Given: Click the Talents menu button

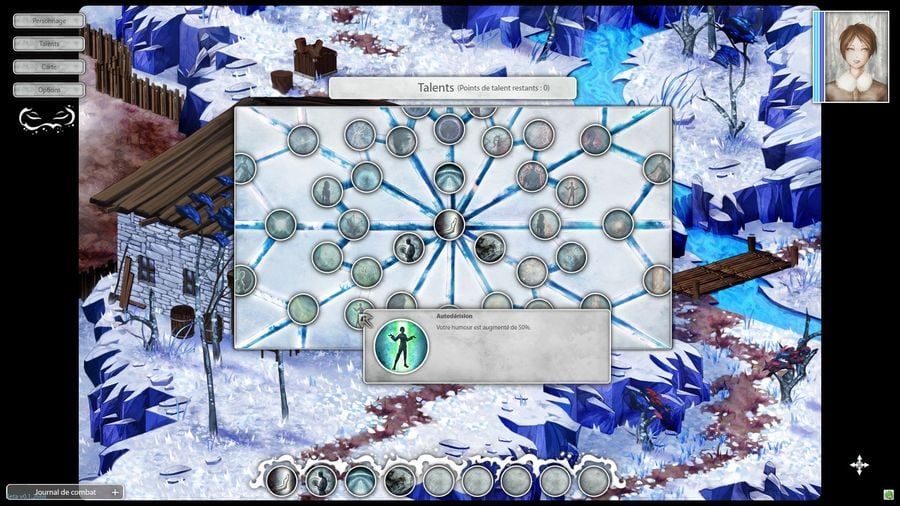Looking at the screenshot, I should pyautogui.click(x=48, y=44).
